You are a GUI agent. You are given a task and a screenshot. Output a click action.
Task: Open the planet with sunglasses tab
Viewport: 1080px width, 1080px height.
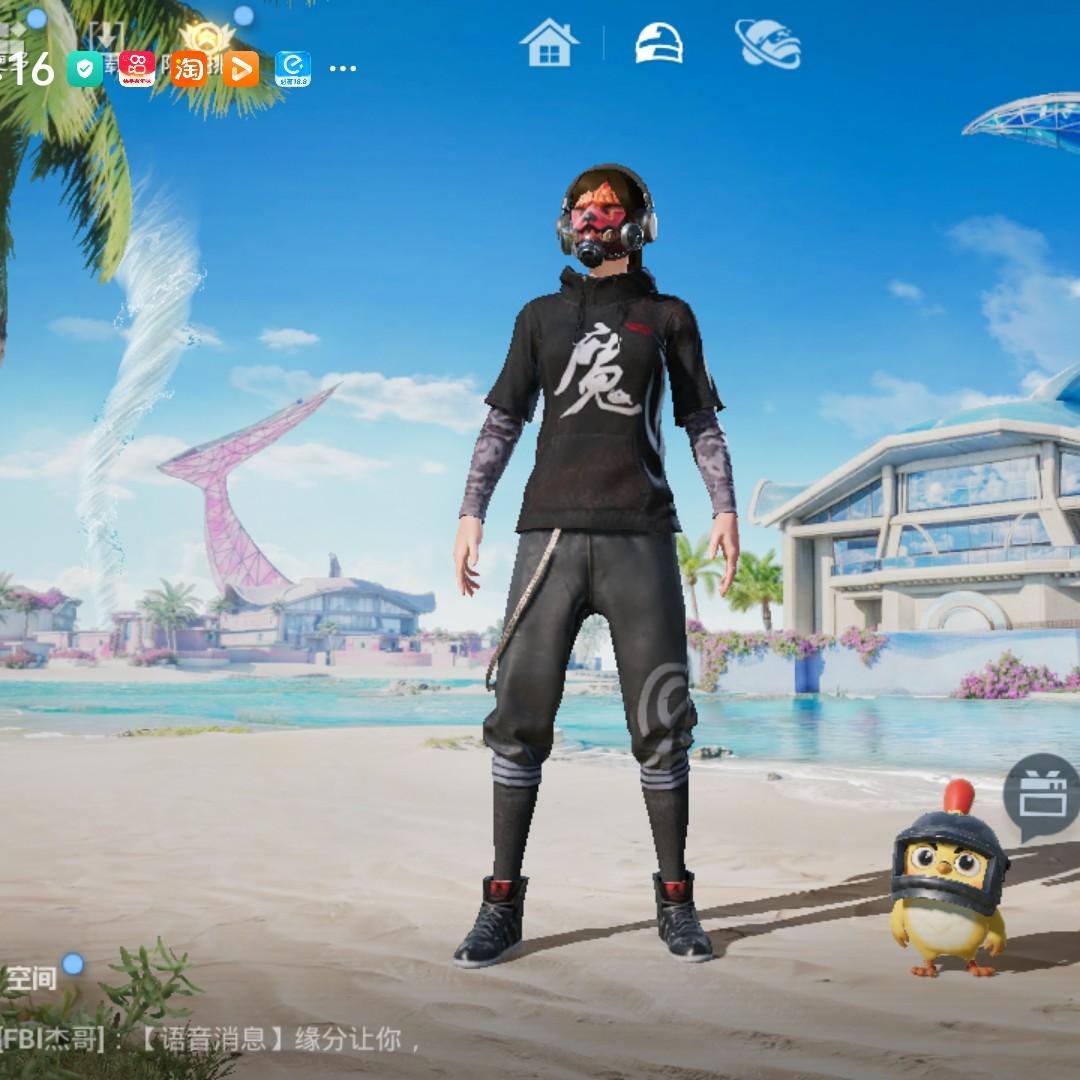pyautogui.click(x=768, y=44)
